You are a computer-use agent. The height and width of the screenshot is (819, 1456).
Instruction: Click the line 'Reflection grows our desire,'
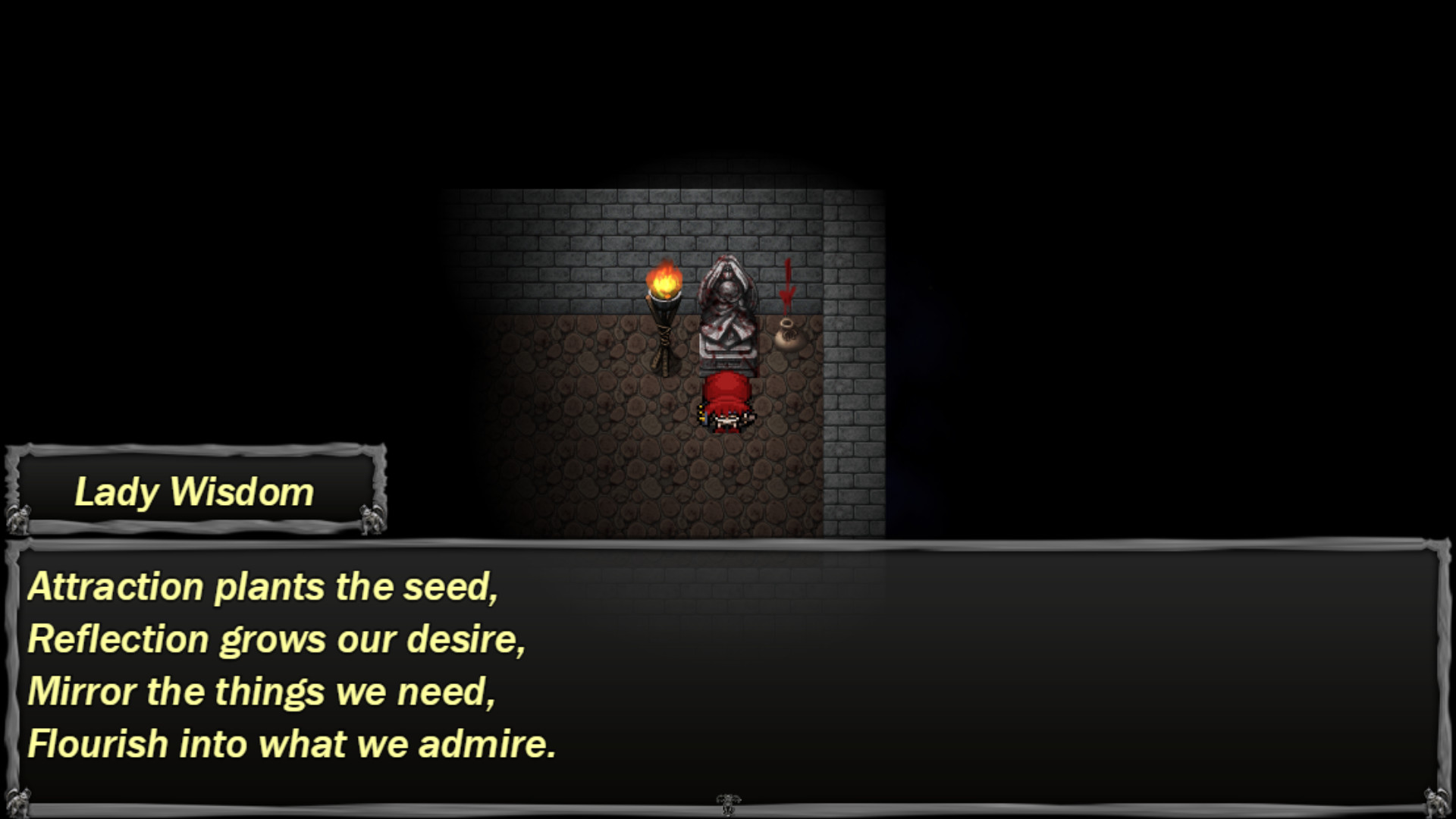pyautogui.click(x=277, y=641)
